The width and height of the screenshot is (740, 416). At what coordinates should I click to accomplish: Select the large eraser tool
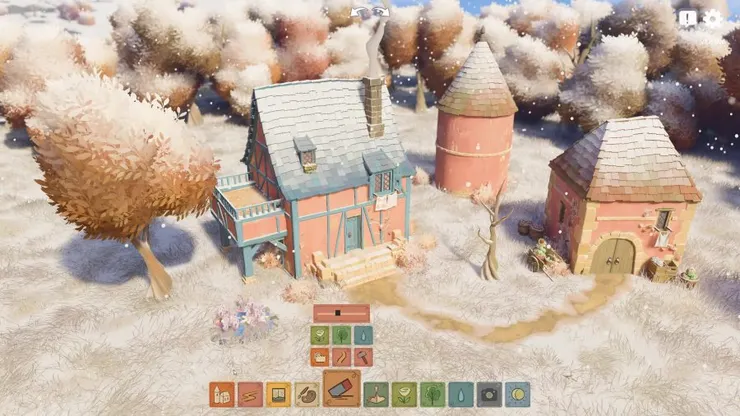(x=341, y=389)
